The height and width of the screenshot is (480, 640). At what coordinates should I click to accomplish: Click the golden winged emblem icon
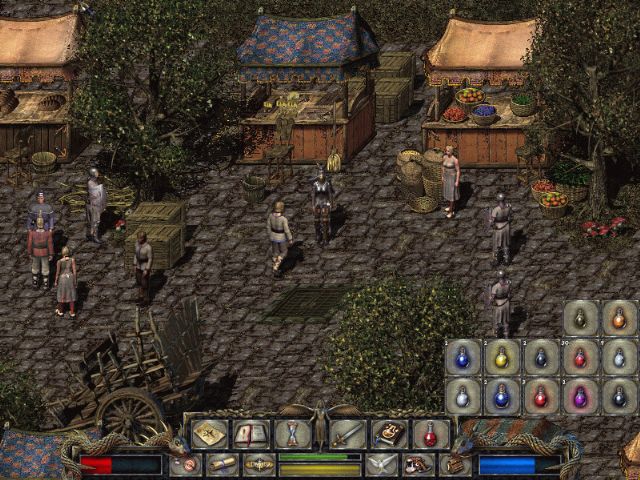tap(259, 465)
